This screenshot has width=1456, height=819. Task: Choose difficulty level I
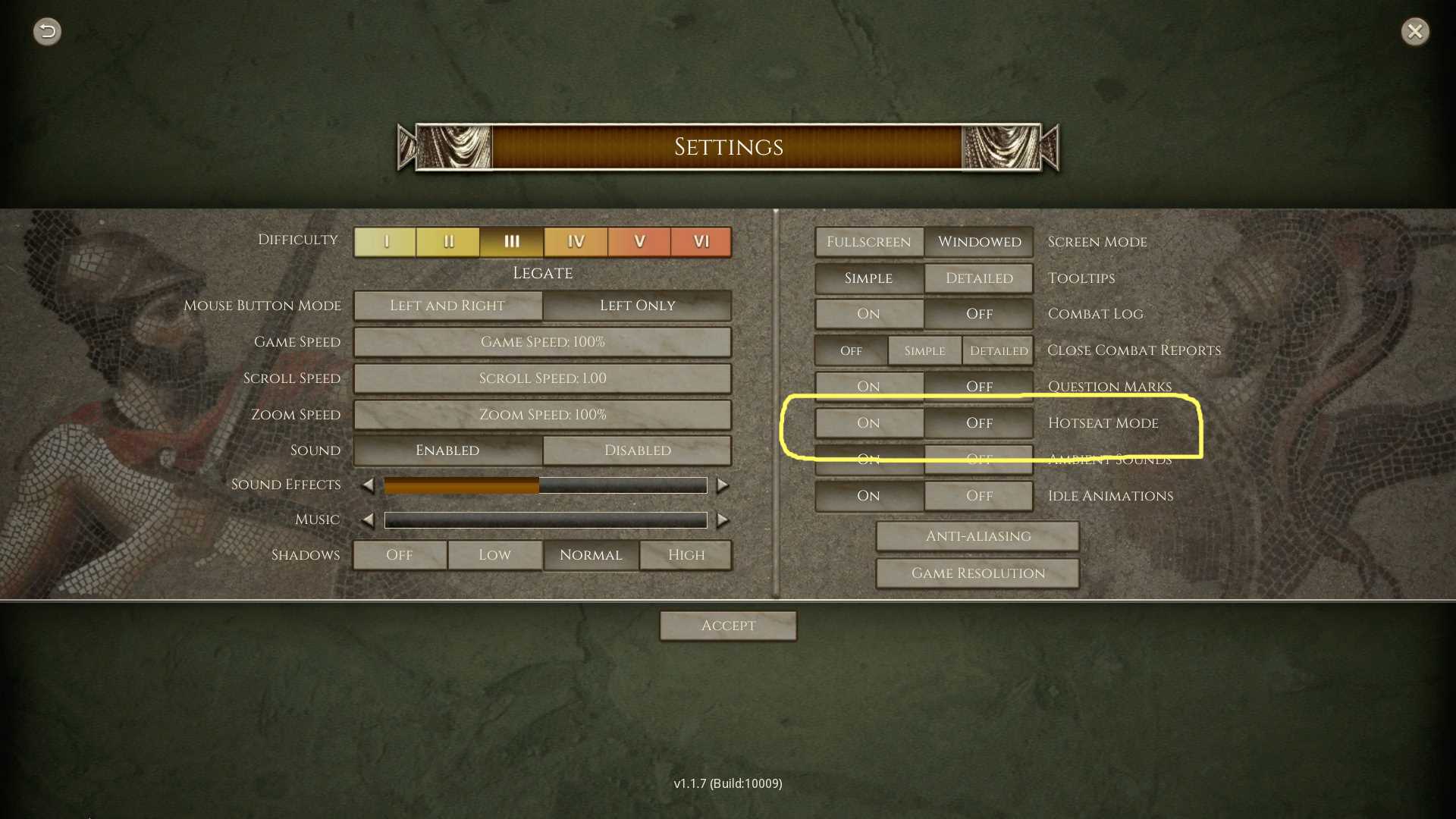click(385, 242)
